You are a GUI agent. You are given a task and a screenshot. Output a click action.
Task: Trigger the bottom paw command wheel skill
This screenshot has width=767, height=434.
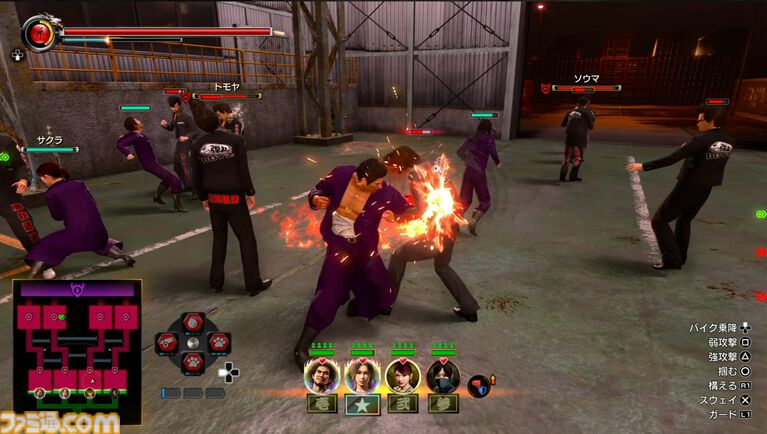[x=193, y=363]
